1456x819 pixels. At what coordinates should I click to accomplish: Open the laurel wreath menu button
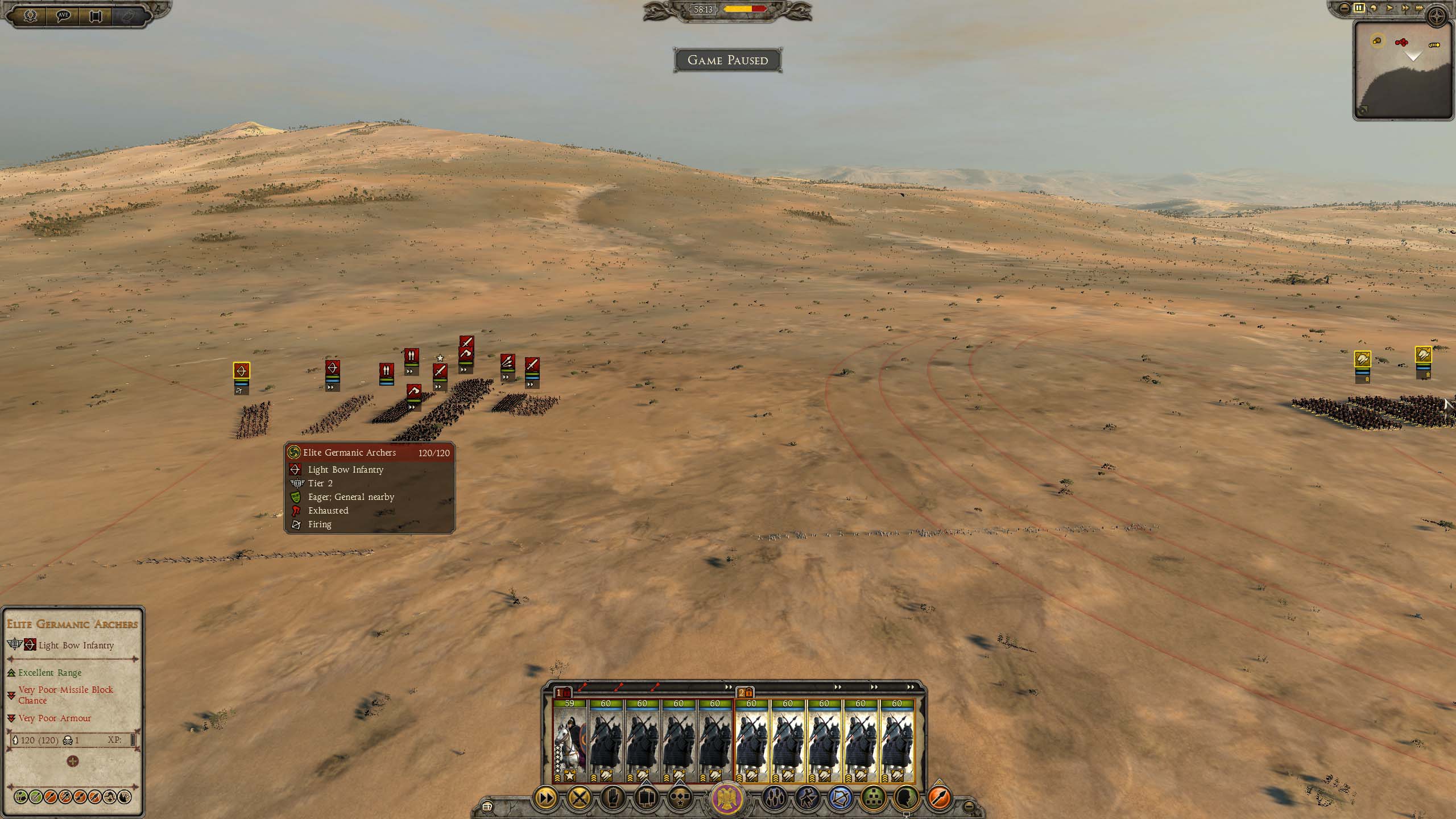point(30,15)
